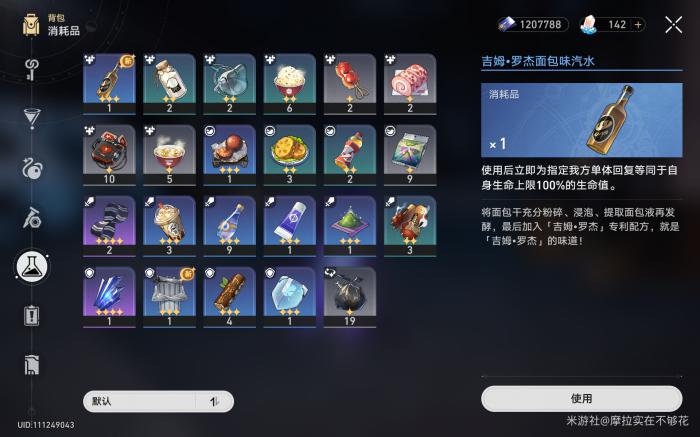Add more jade with the plus button
Screen dimensions: 700x437
pos(667,24)
